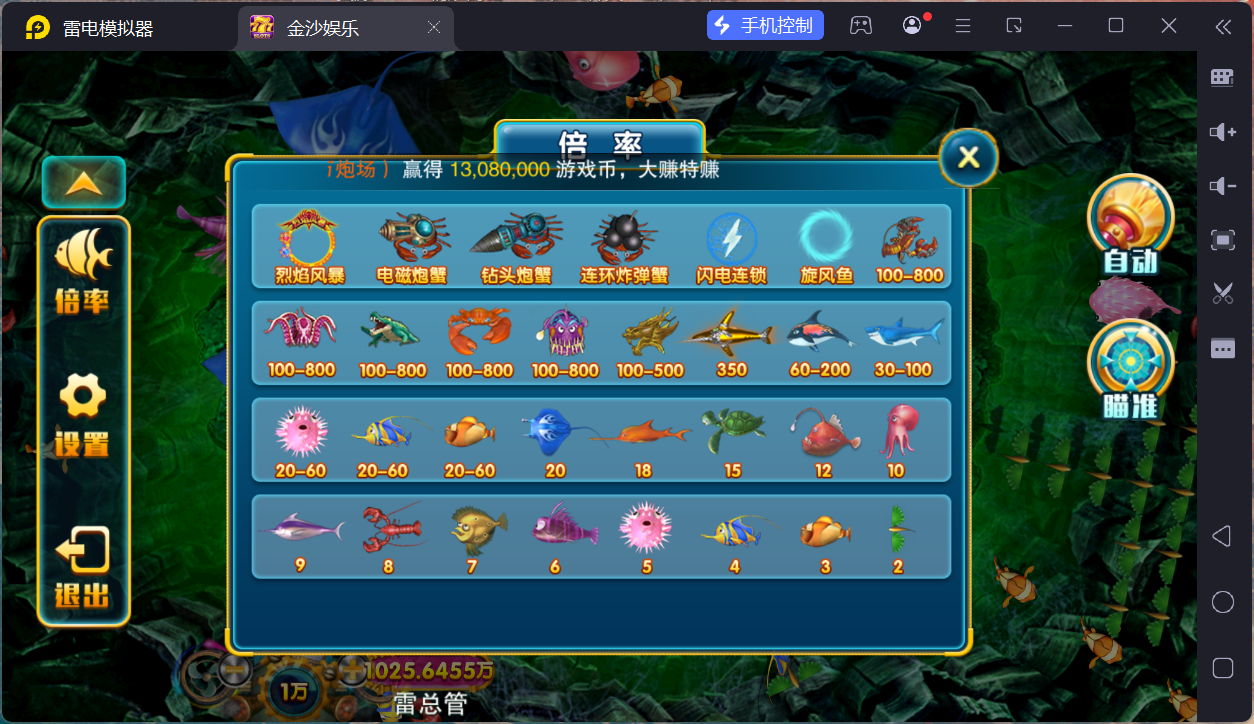The width and height of the screenshot is (1254, 724).
Task: Close the 金沙娱乐 emulator tab
Action: click(434, 28)
